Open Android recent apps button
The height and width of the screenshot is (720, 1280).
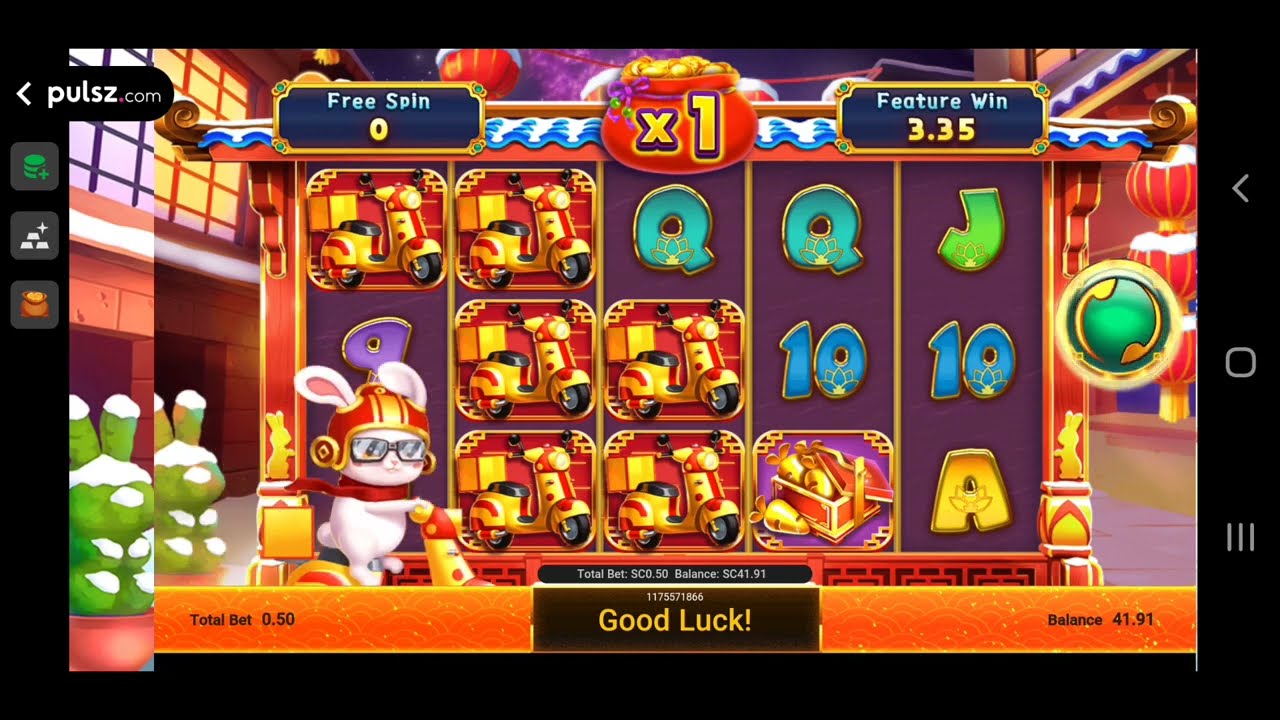[1240, 537]
